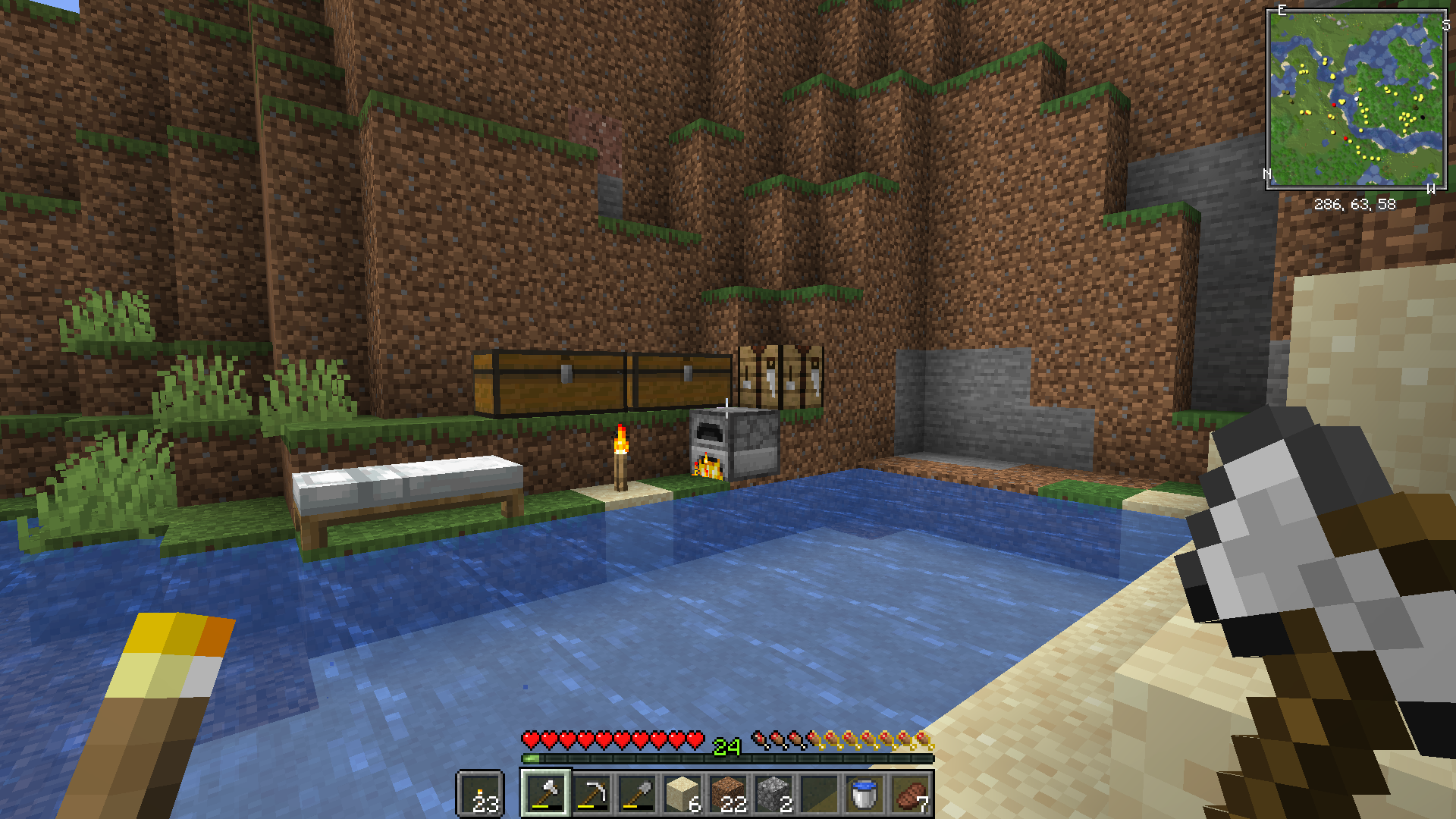Select the iron shovel hotbar slot
The height and width of the screenshot is (819, 1456).
pos(636,794)
